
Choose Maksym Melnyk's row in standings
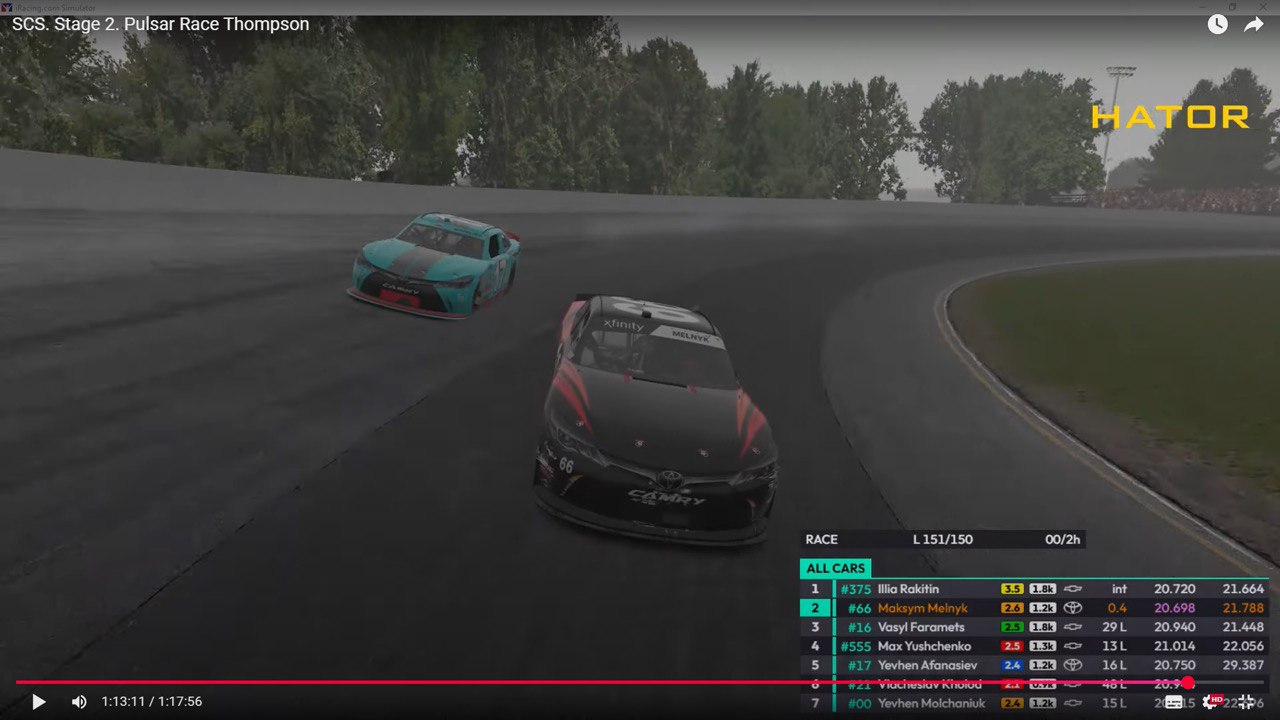click(x=922, y=608)
